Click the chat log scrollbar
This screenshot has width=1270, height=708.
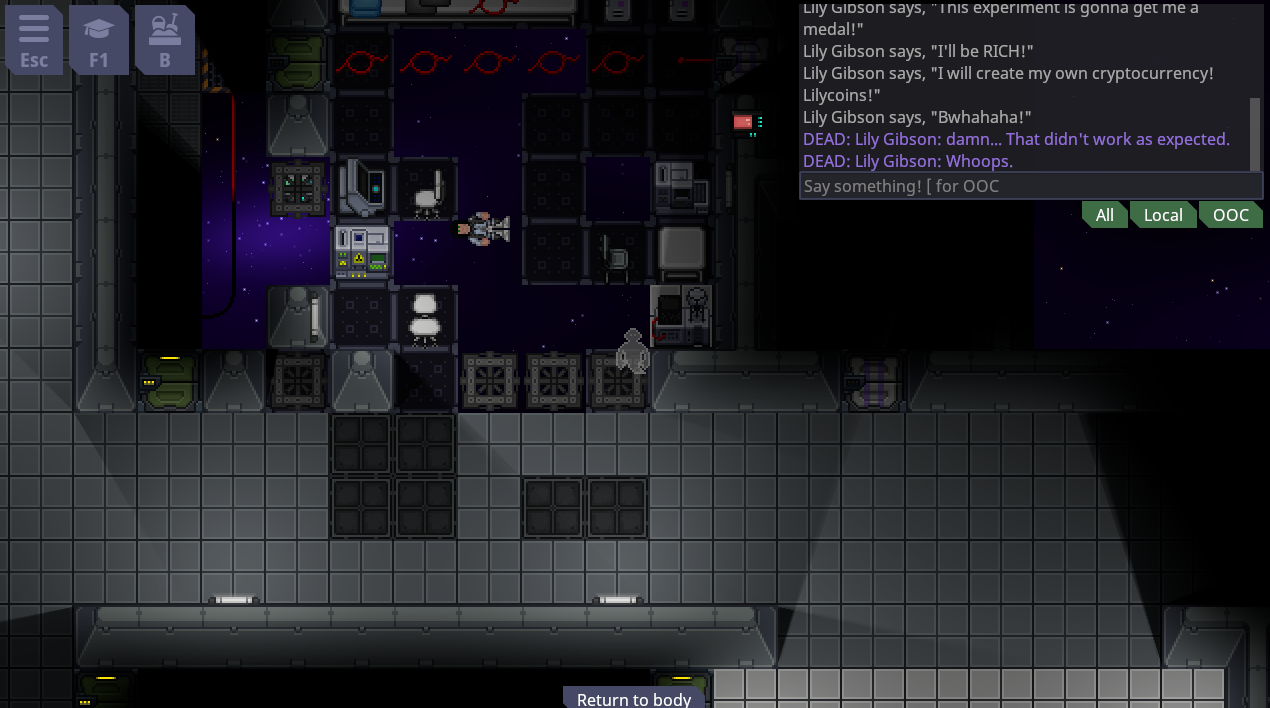(1256, 135)
